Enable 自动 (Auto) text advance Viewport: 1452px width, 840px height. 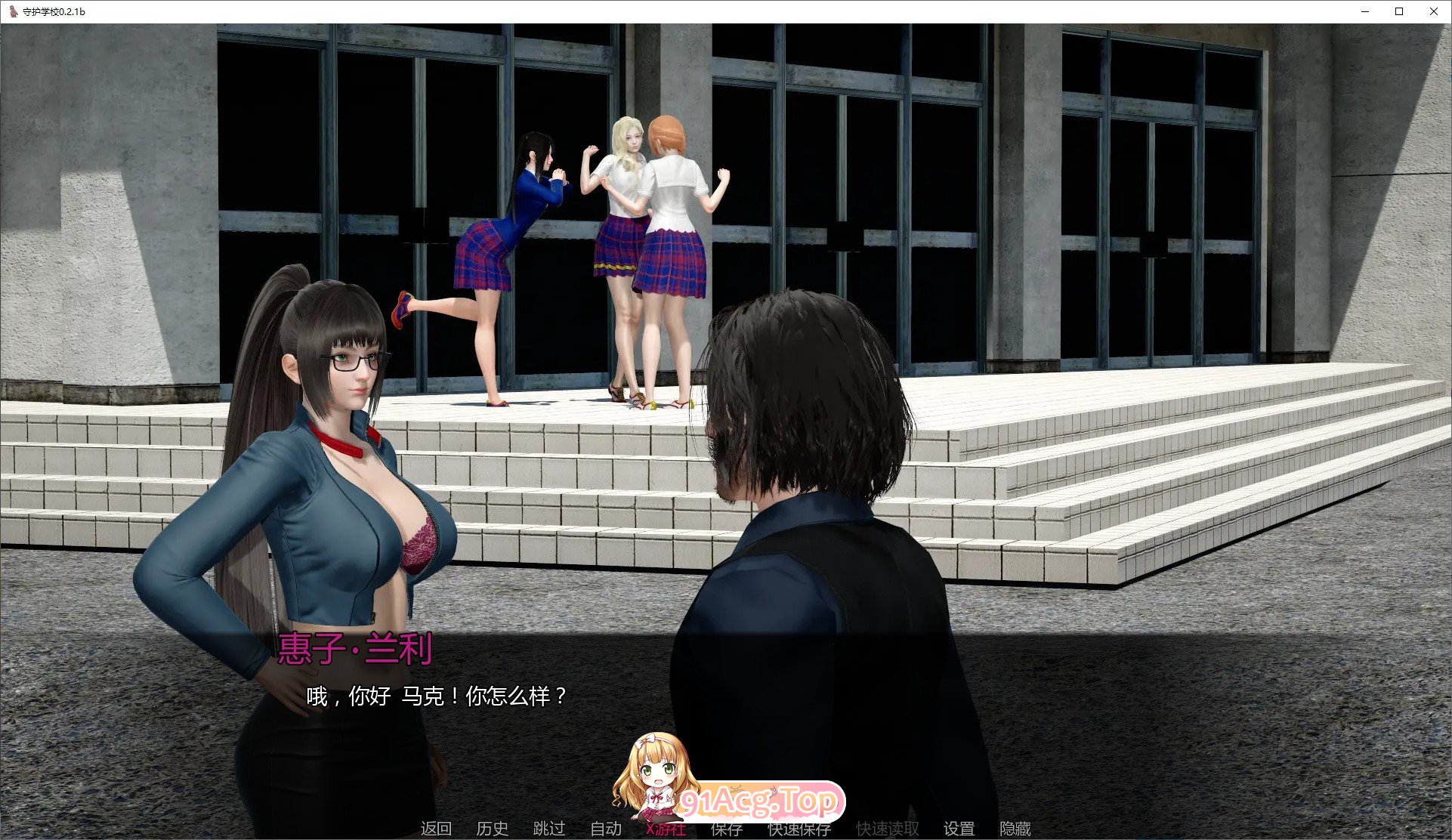pos(605,828)
